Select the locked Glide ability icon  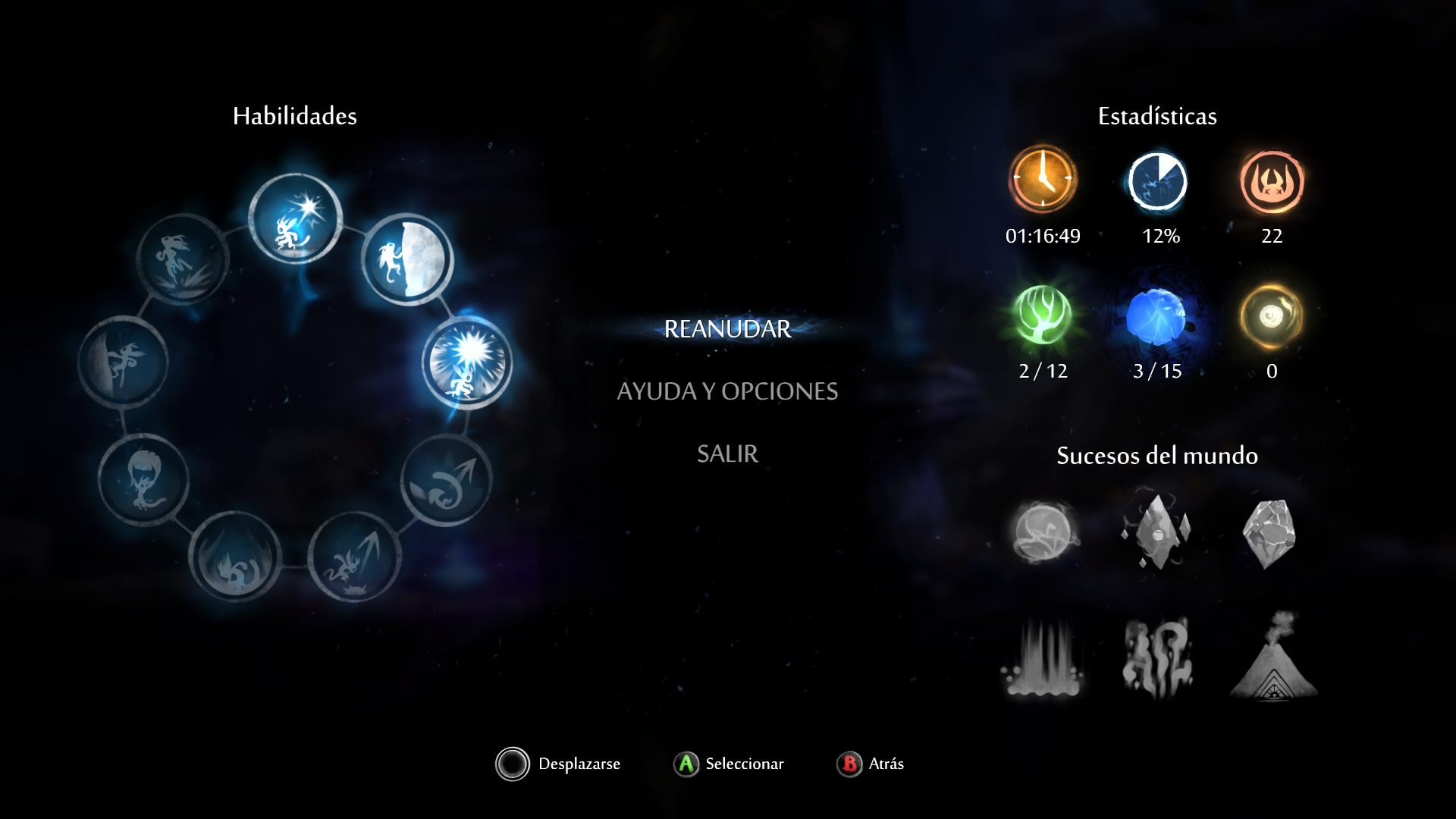(x=144, y=480)
